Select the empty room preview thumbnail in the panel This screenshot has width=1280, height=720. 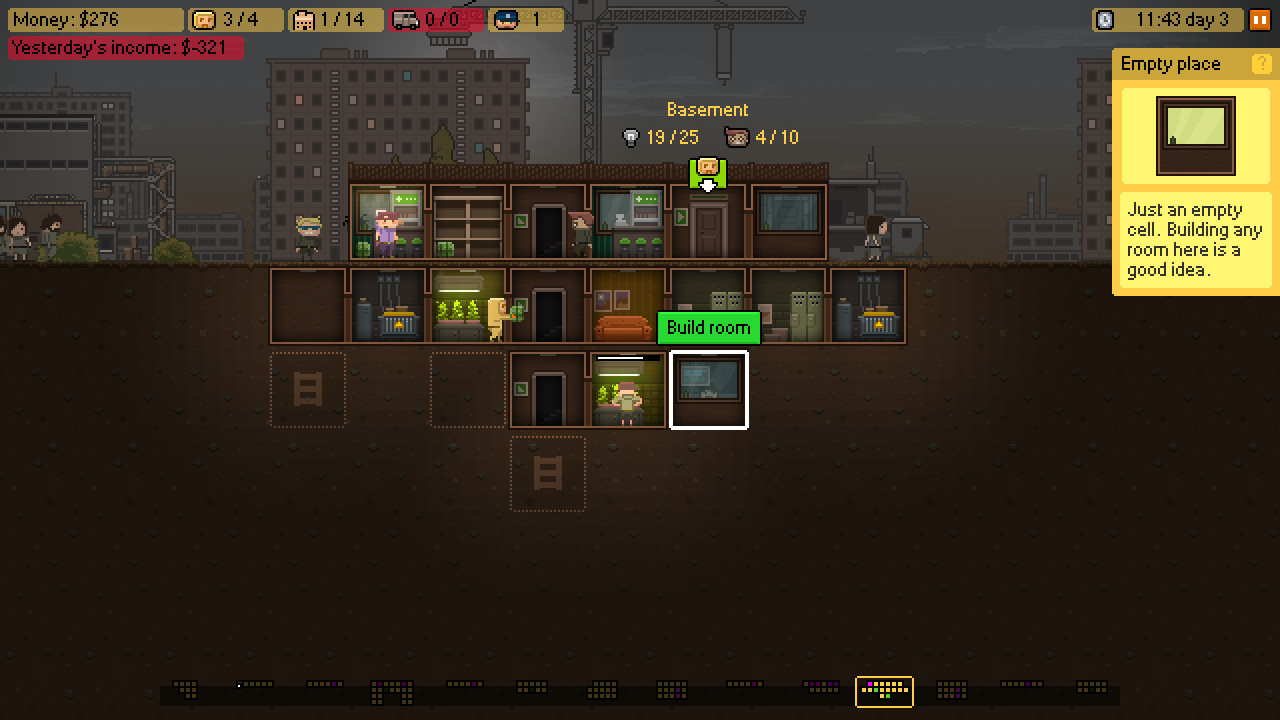[x=1194, y=136]
